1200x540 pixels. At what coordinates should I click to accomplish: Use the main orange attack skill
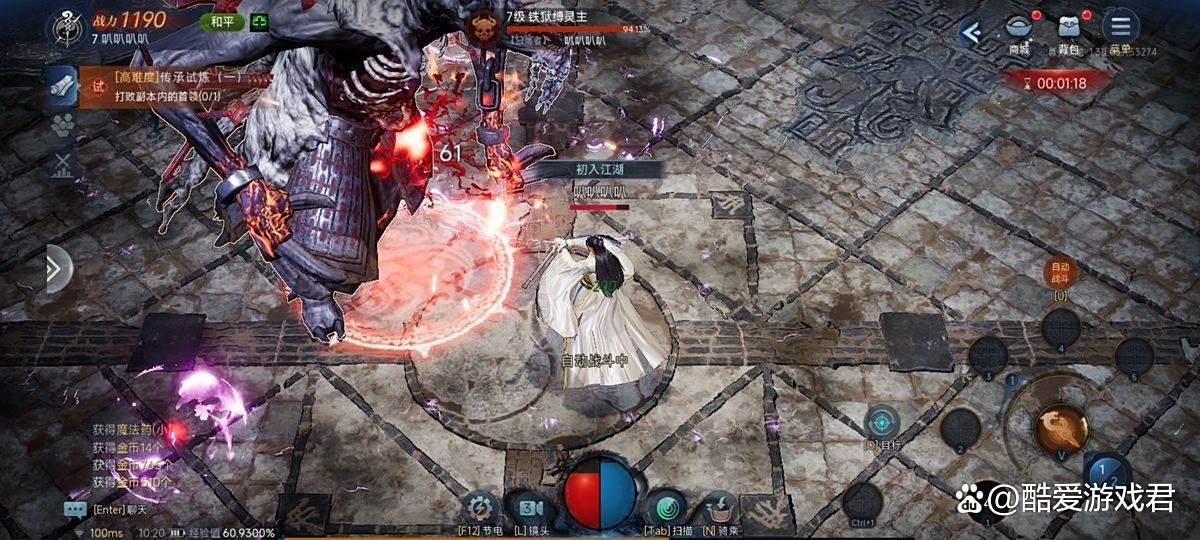click(x=1061, y=429)
